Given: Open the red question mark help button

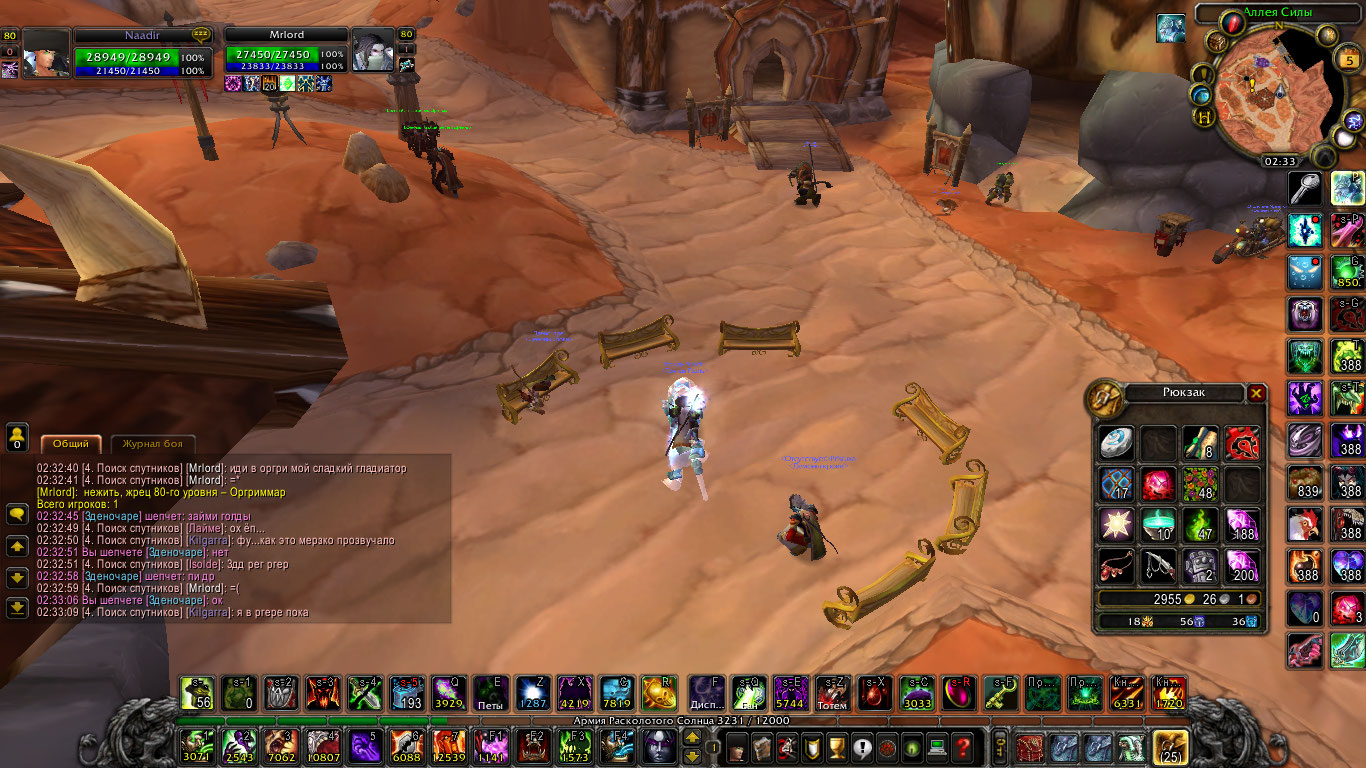Looking at the screenshot, I should [962, 746].
